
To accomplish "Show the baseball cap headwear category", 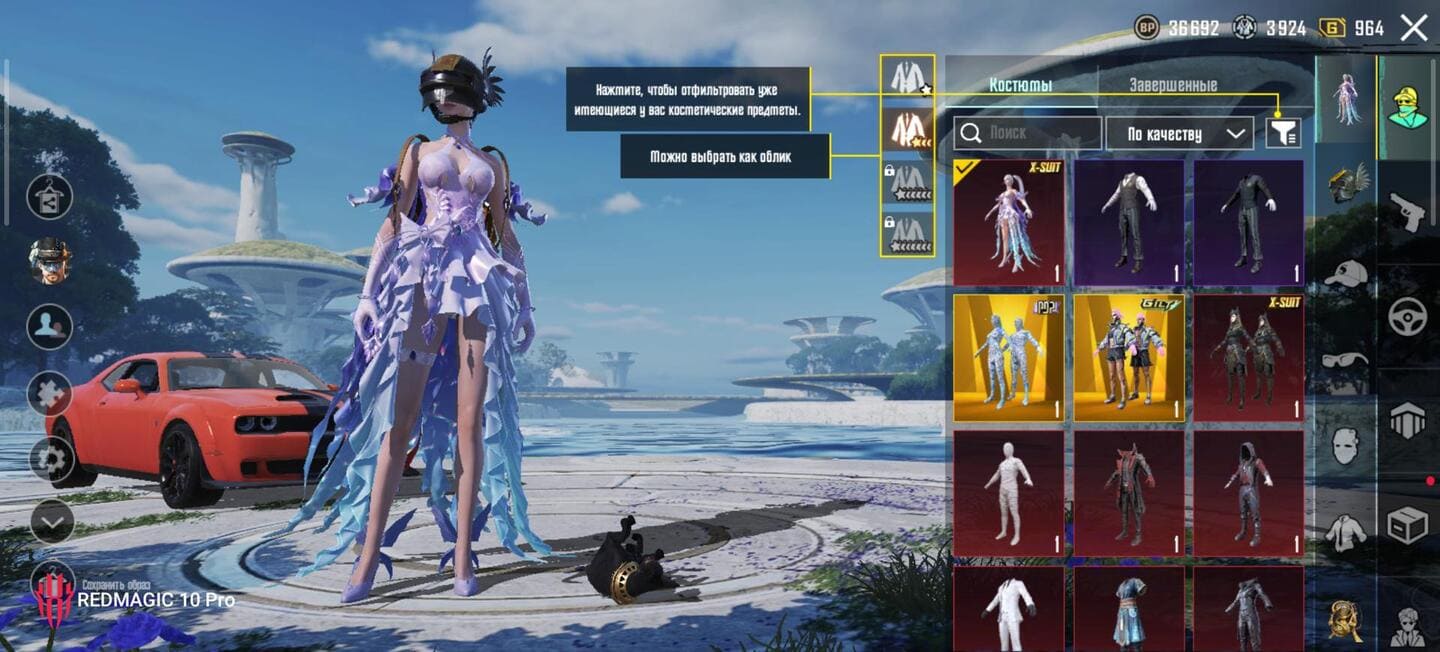I will [x=1345, y=272].
